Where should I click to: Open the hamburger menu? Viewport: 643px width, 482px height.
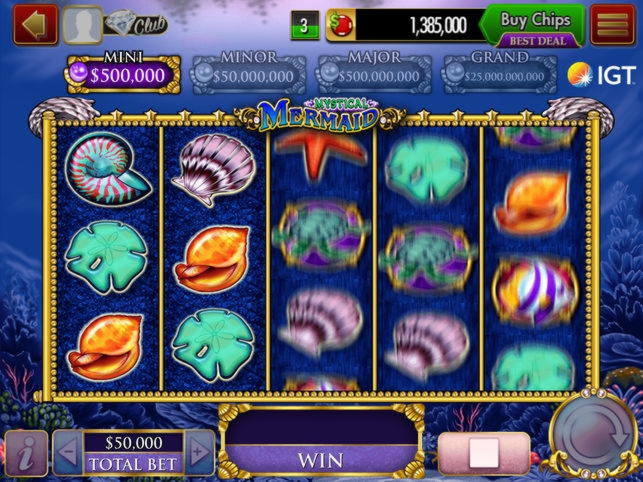[x=612, y=25]
